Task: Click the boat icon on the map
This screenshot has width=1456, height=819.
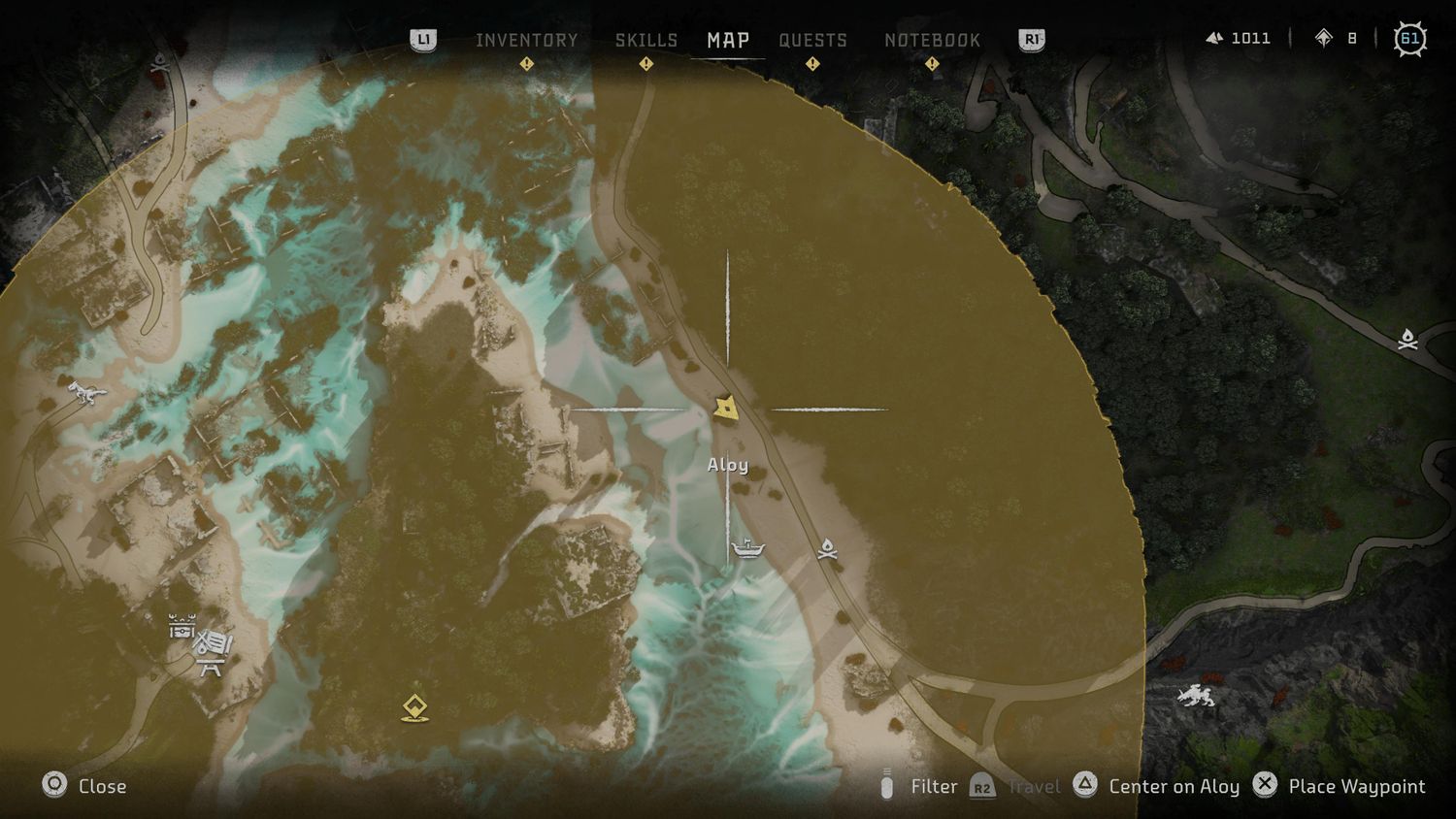Action: pos(747,548)
